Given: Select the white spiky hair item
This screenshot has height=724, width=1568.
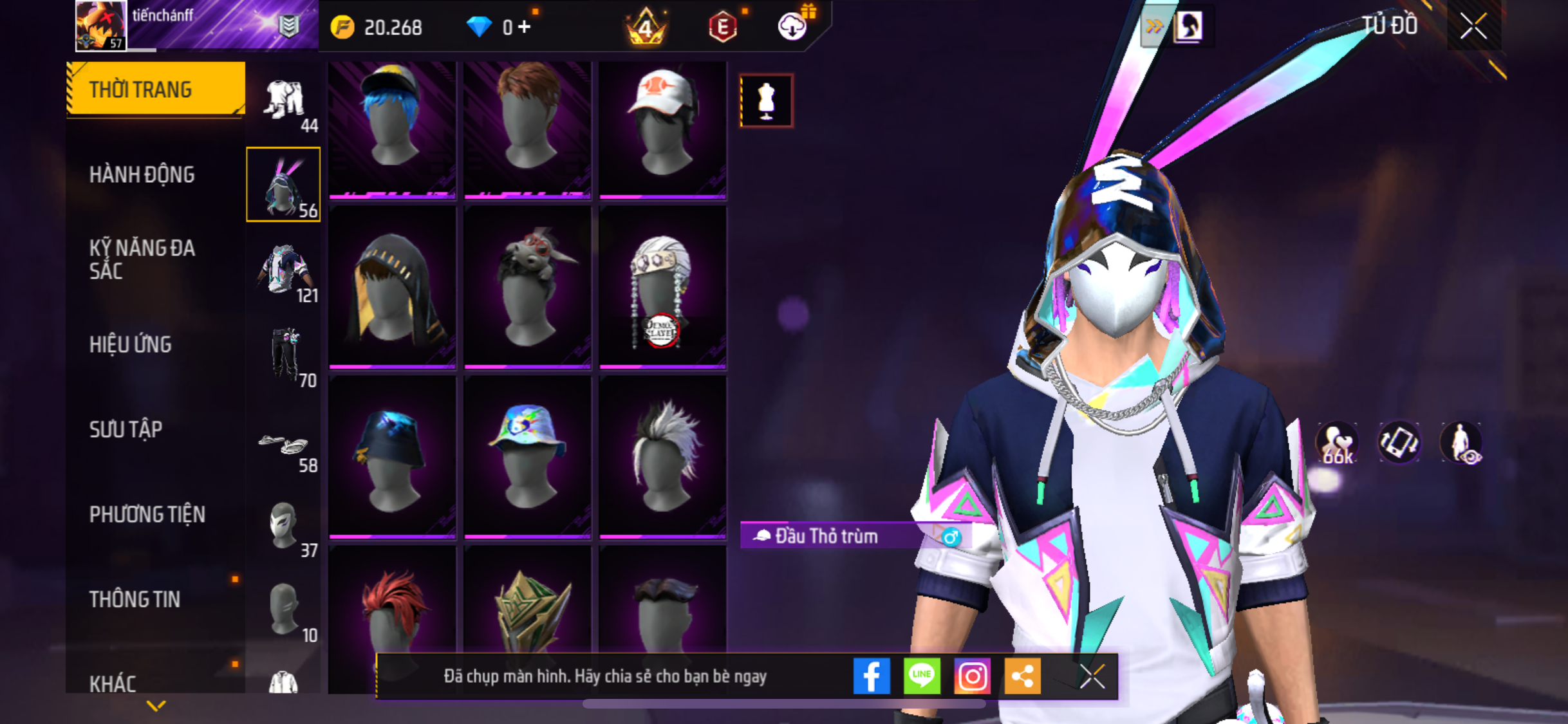Looking at the screenshot, I should tap(662, 456).
